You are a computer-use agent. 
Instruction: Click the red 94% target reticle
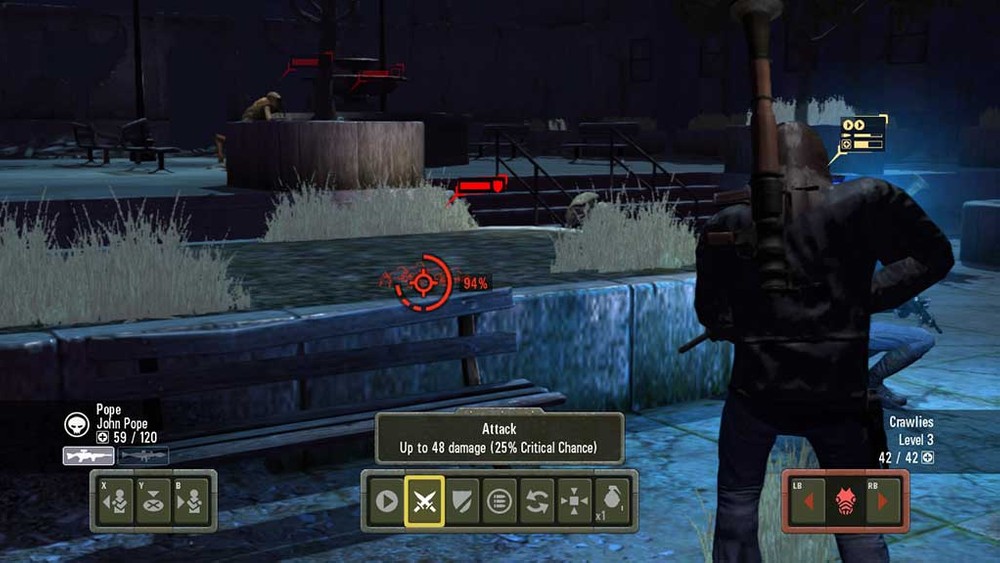pos(424,283)
